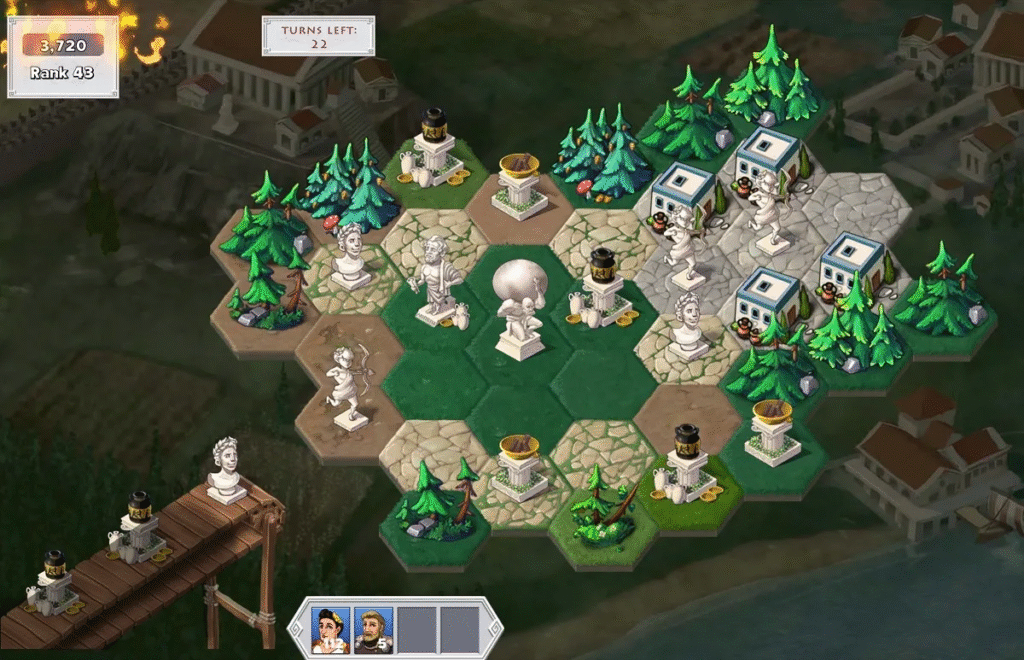Choose the bearded blond man portrait card
1024x660 pixels.
point(374,628)
